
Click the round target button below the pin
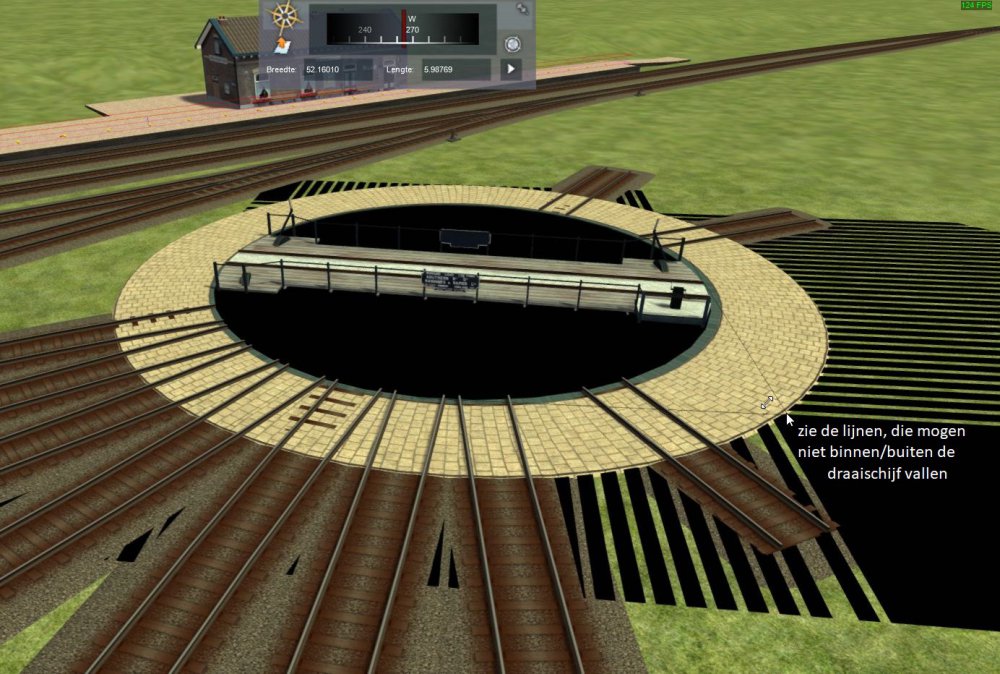point(513,44)
